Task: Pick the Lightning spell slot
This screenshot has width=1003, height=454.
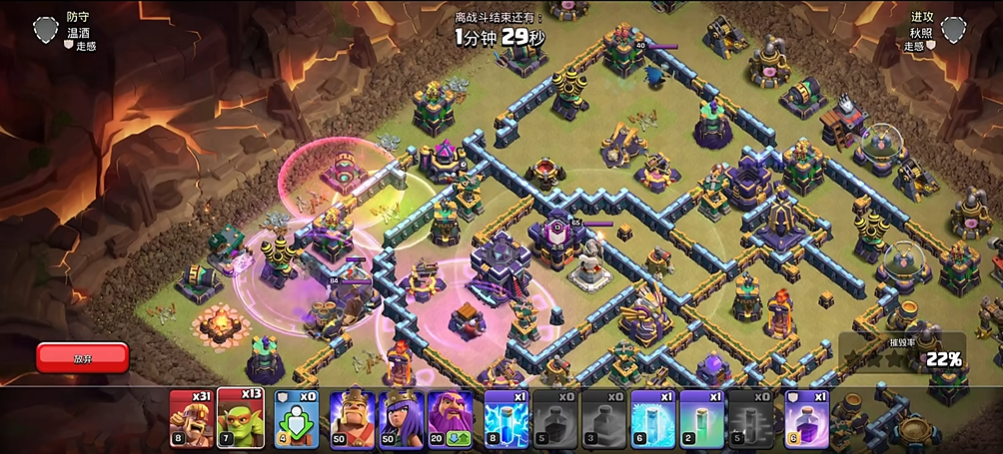Action: [x=506, y=417]
